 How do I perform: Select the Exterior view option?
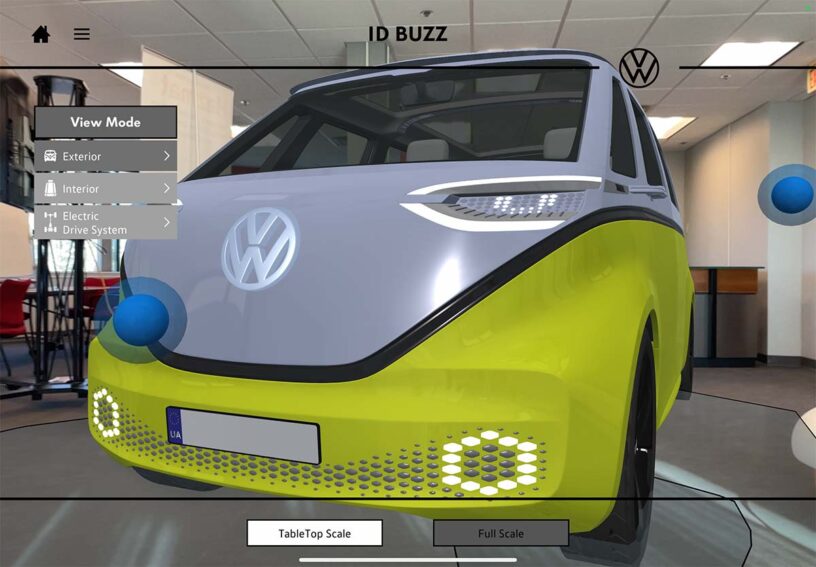coord(106,156)
